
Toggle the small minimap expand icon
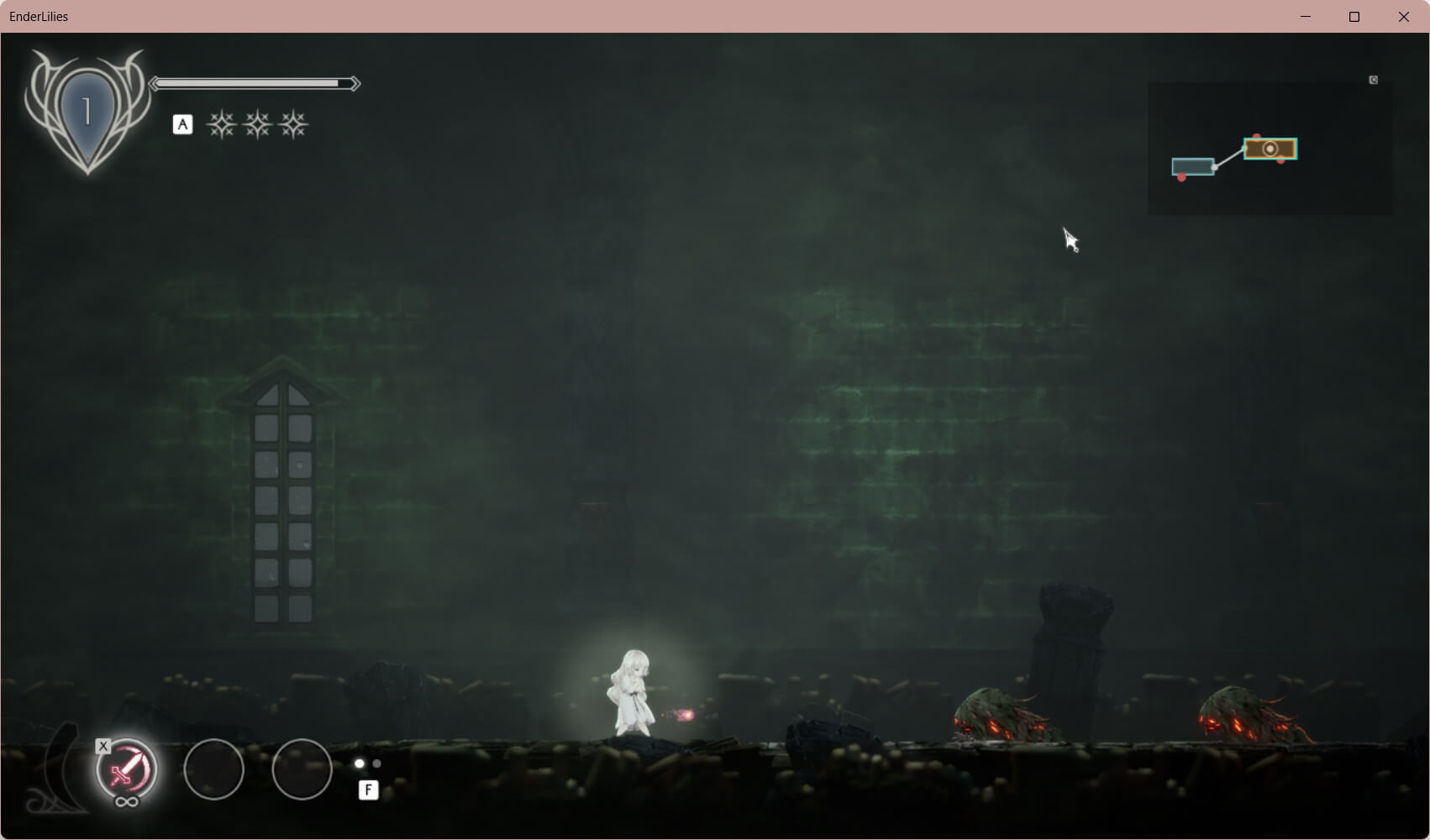pos(1374,80)
